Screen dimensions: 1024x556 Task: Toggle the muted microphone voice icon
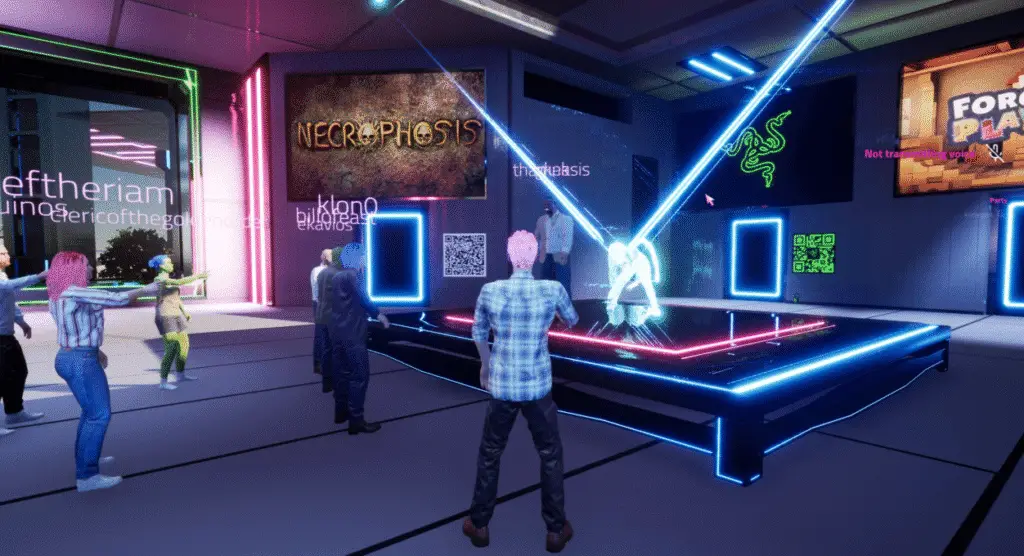(995, 152)
